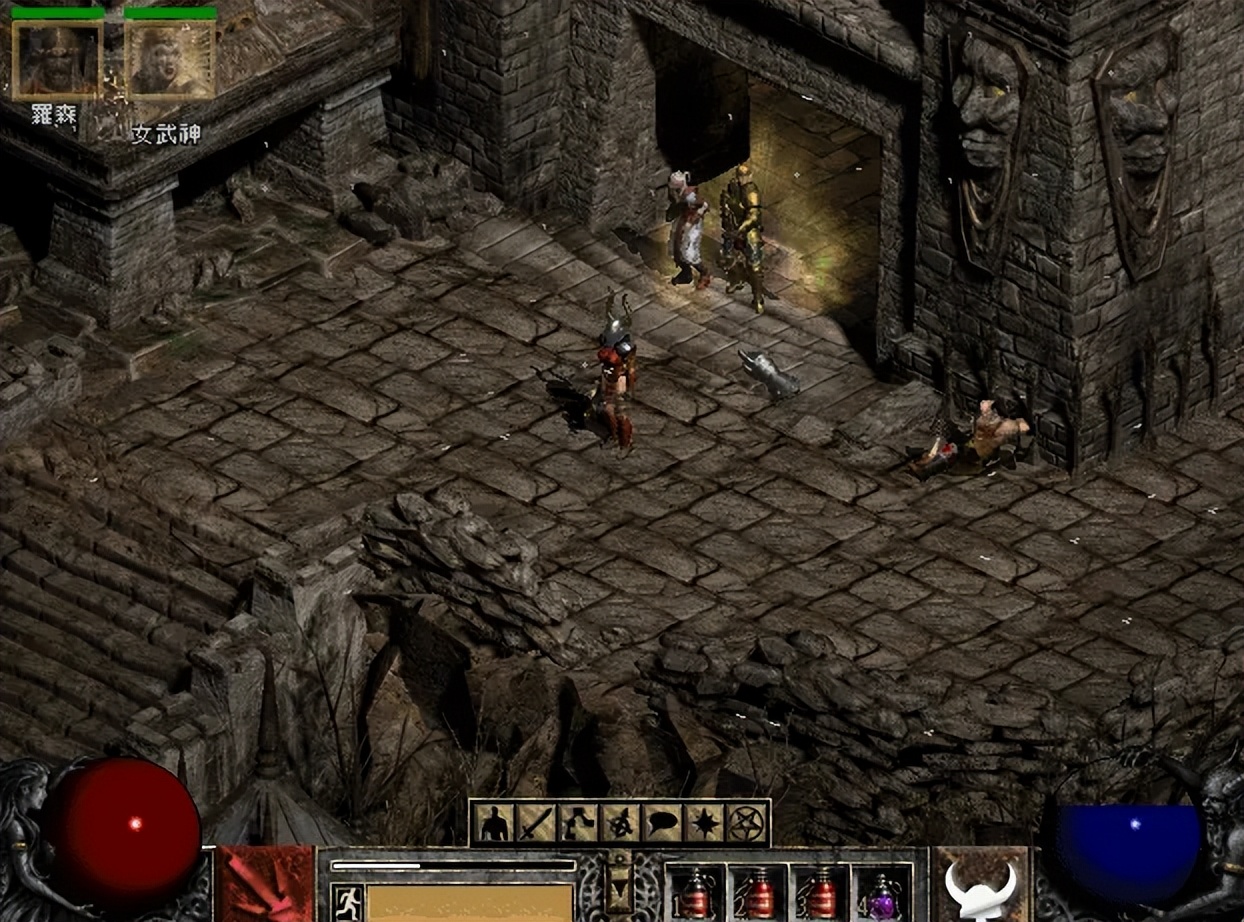Open the message log speech bubble icon

coord(662,823)
